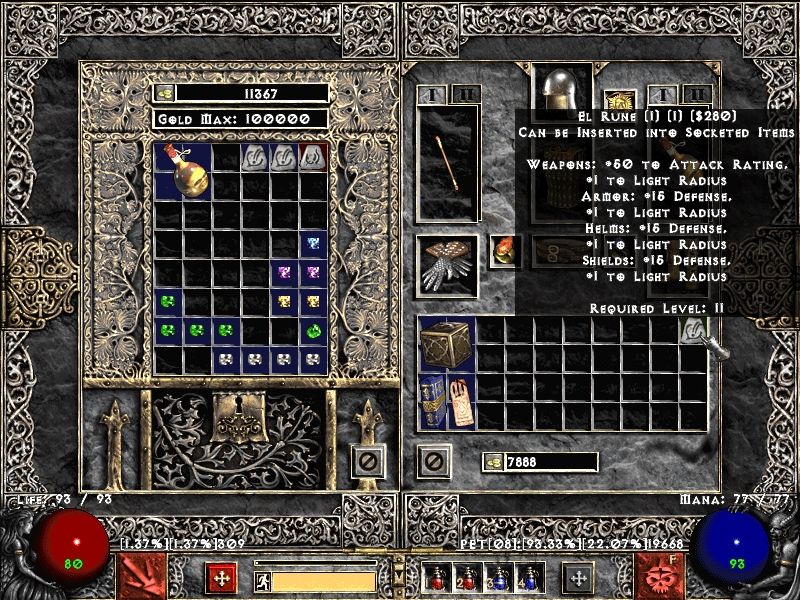Grab the blue gem from the stash

pyautogui.click(x=313, y=243)
